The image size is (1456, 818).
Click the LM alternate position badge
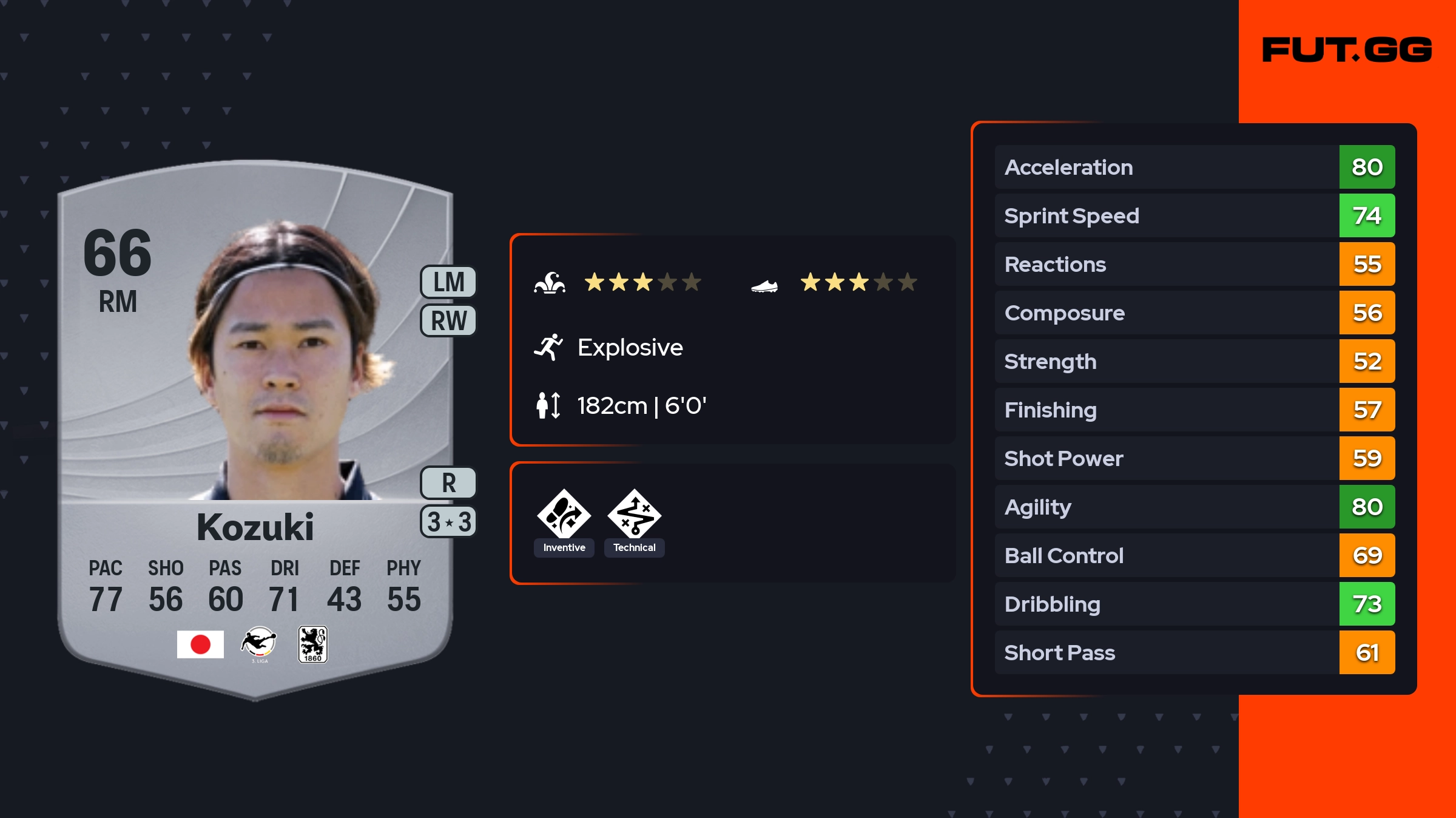[449, 282]
